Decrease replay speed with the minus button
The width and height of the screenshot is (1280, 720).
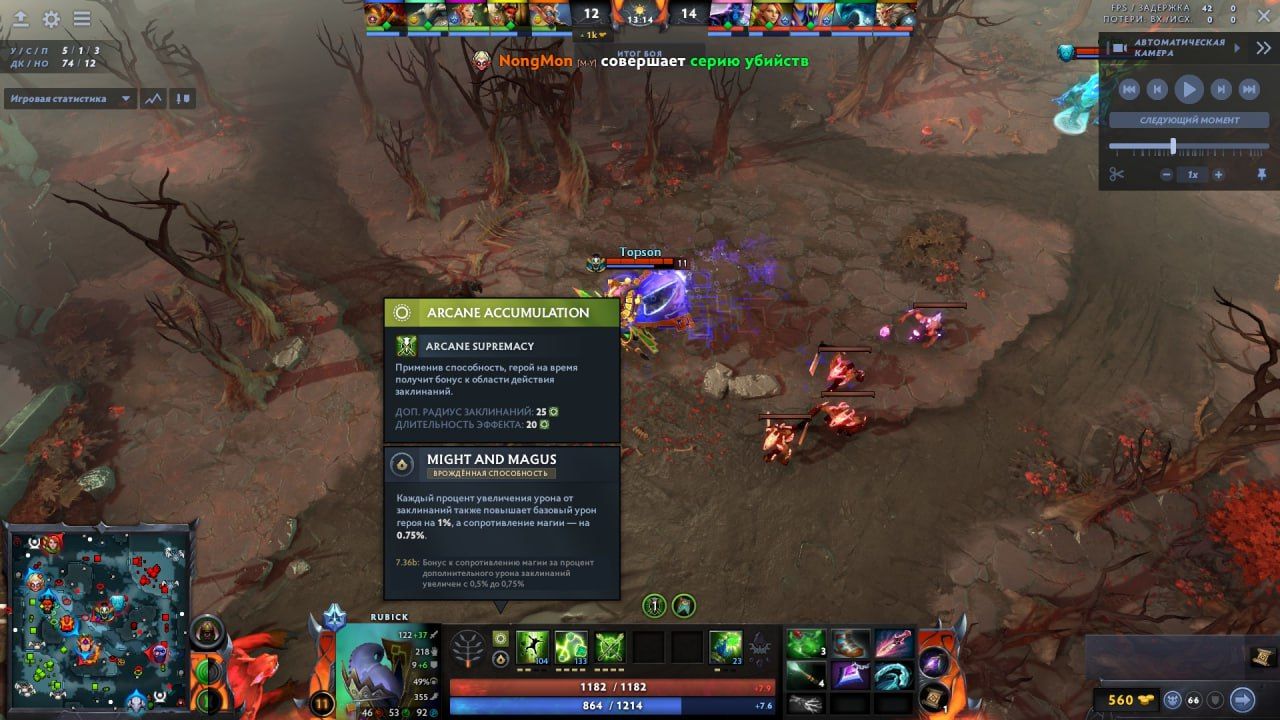coord(1166,175)
